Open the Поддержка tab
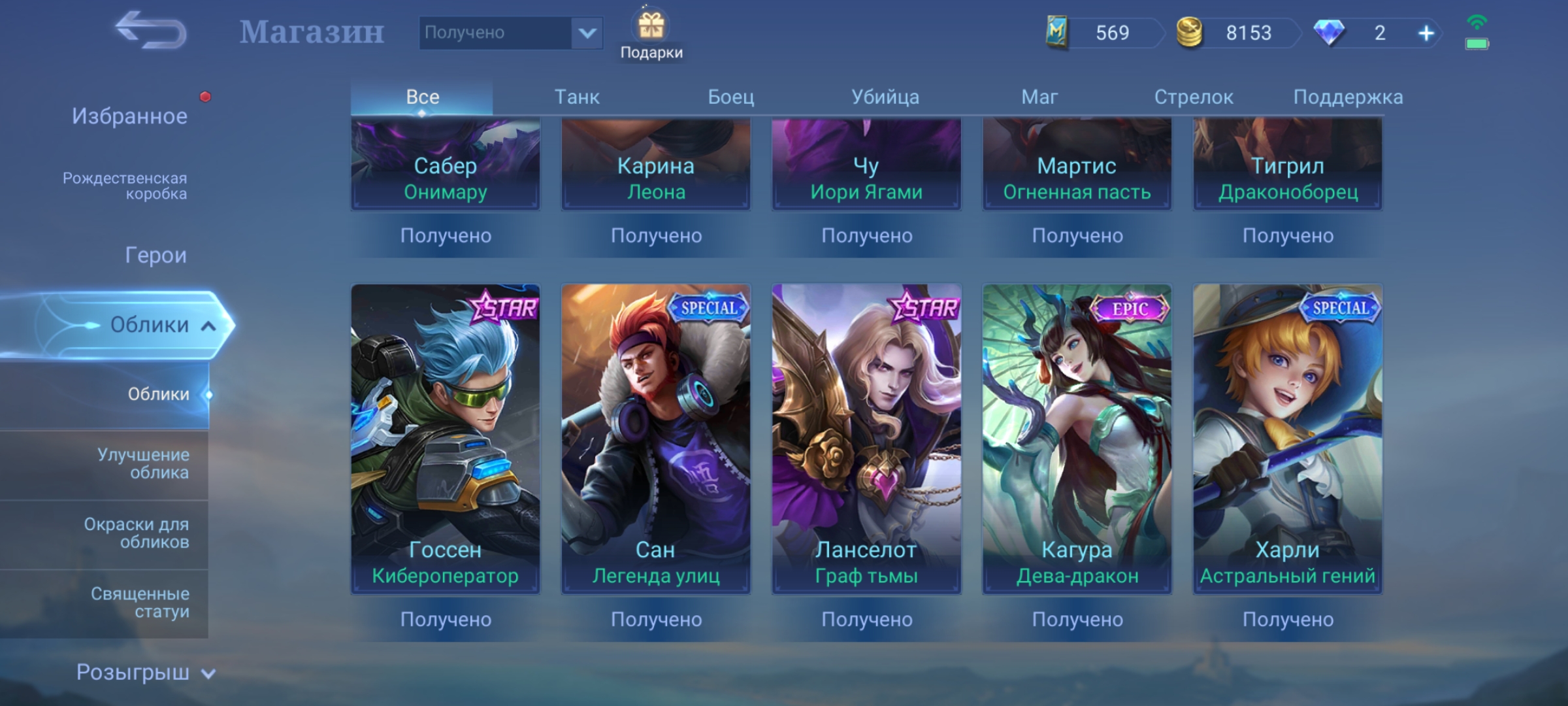 pyautogui.click(x=1347, y=97)
